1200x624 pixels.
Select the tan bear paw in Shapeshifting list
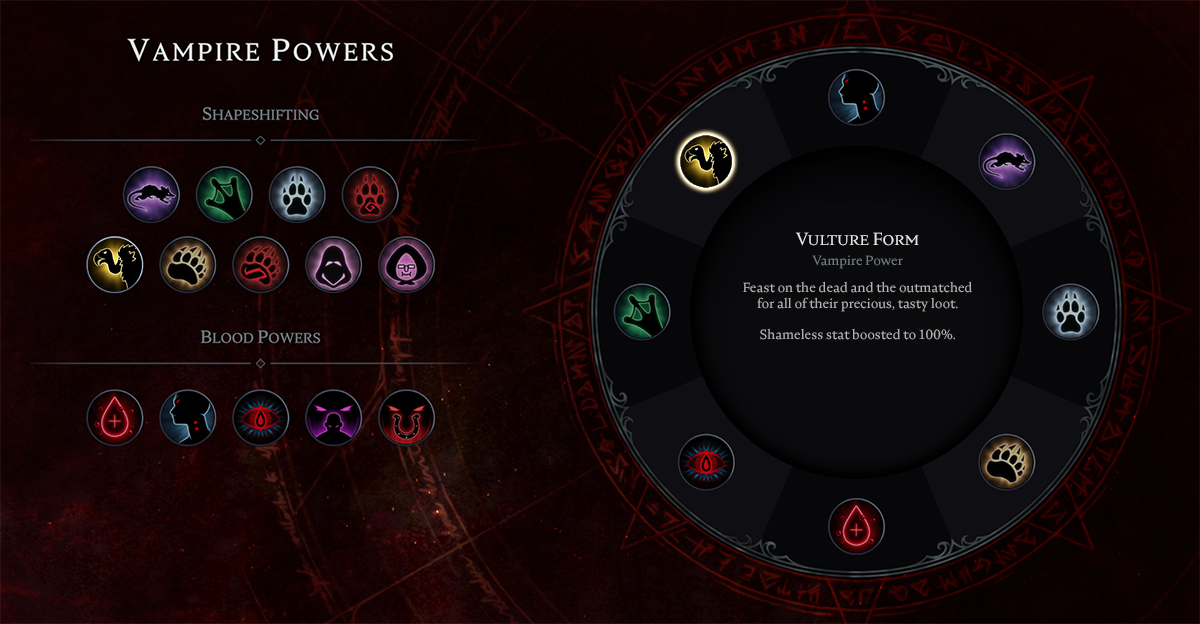point(188,264)
